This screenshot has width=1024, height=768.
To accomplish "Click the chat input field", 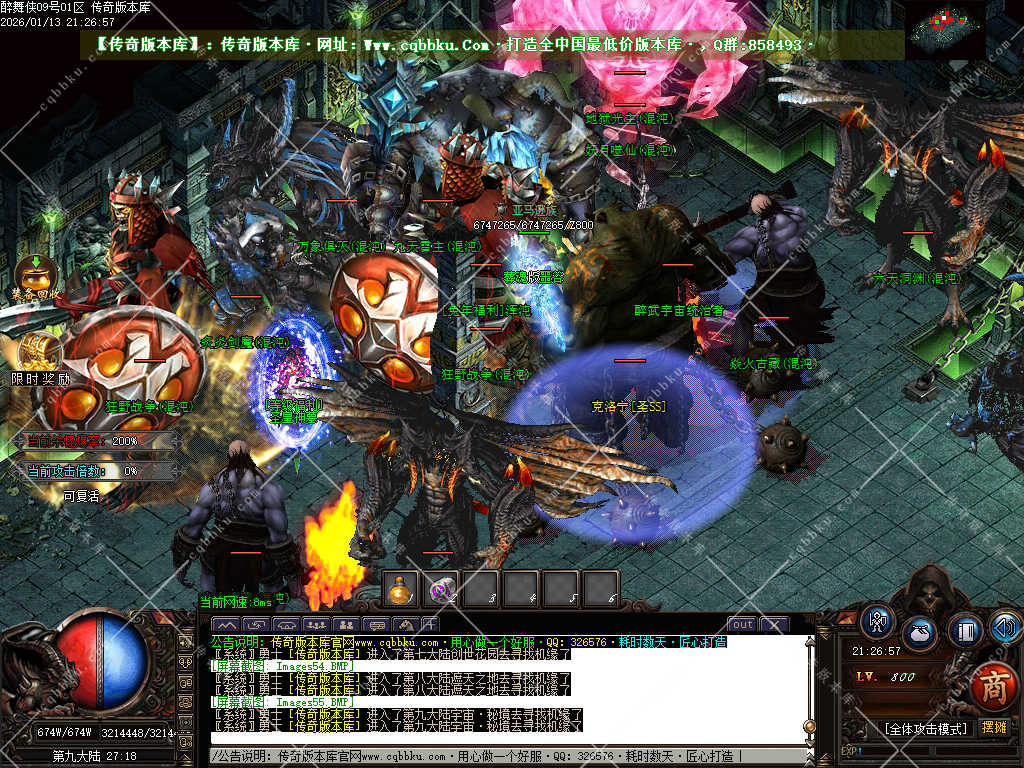I will click(500, 757).
